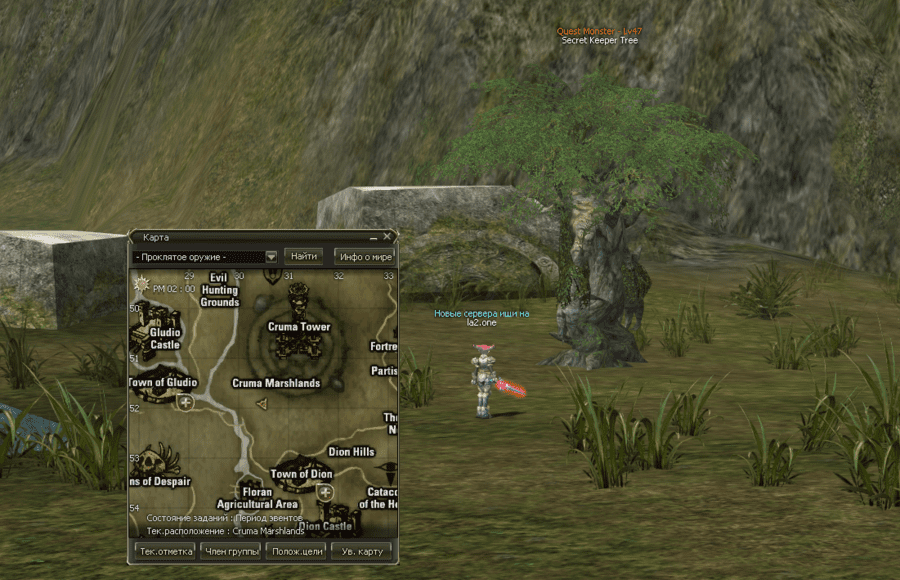Click the Evil Hunting Grounds map label

[220, 289]
